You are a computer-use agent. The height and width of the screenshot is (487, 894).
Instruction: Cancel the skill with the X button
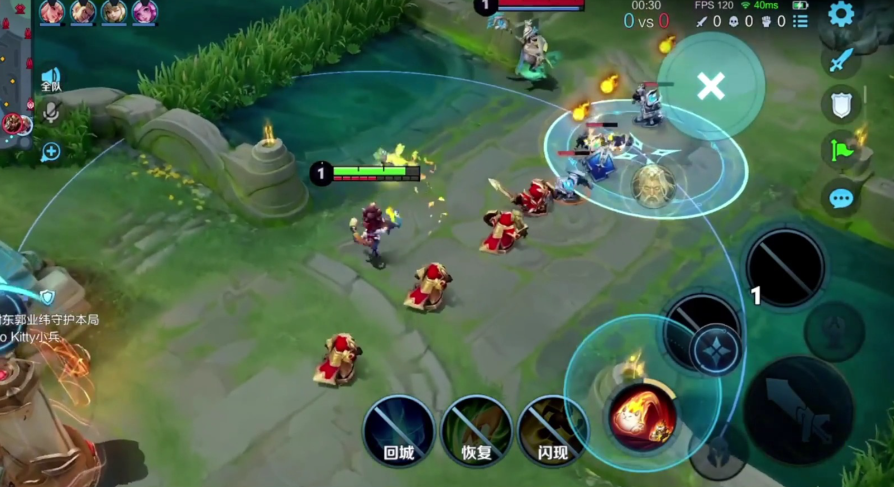point(711,86)
